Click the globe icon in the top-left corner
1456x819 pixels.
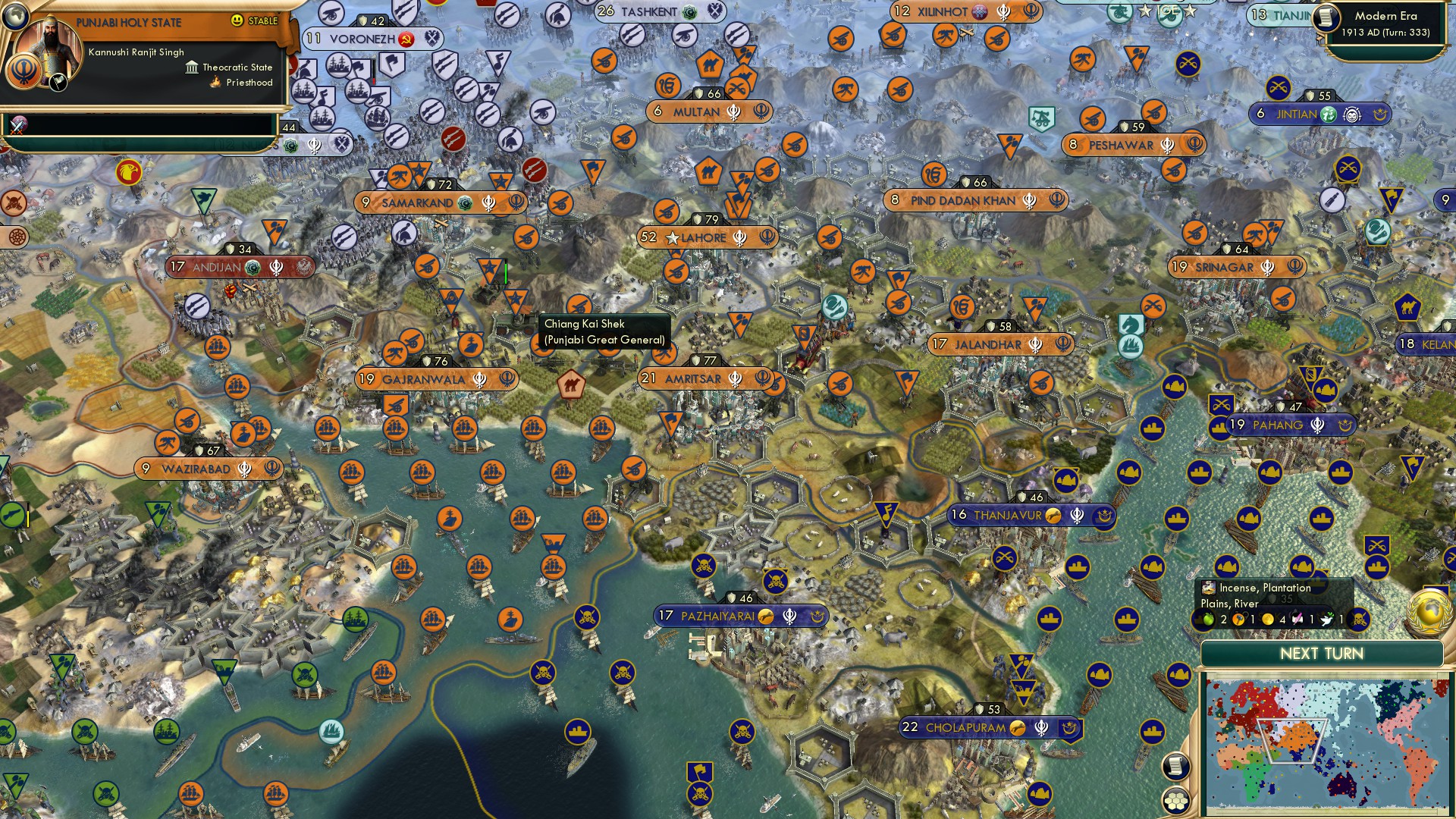pyautogui.click(x=15, y=17)
